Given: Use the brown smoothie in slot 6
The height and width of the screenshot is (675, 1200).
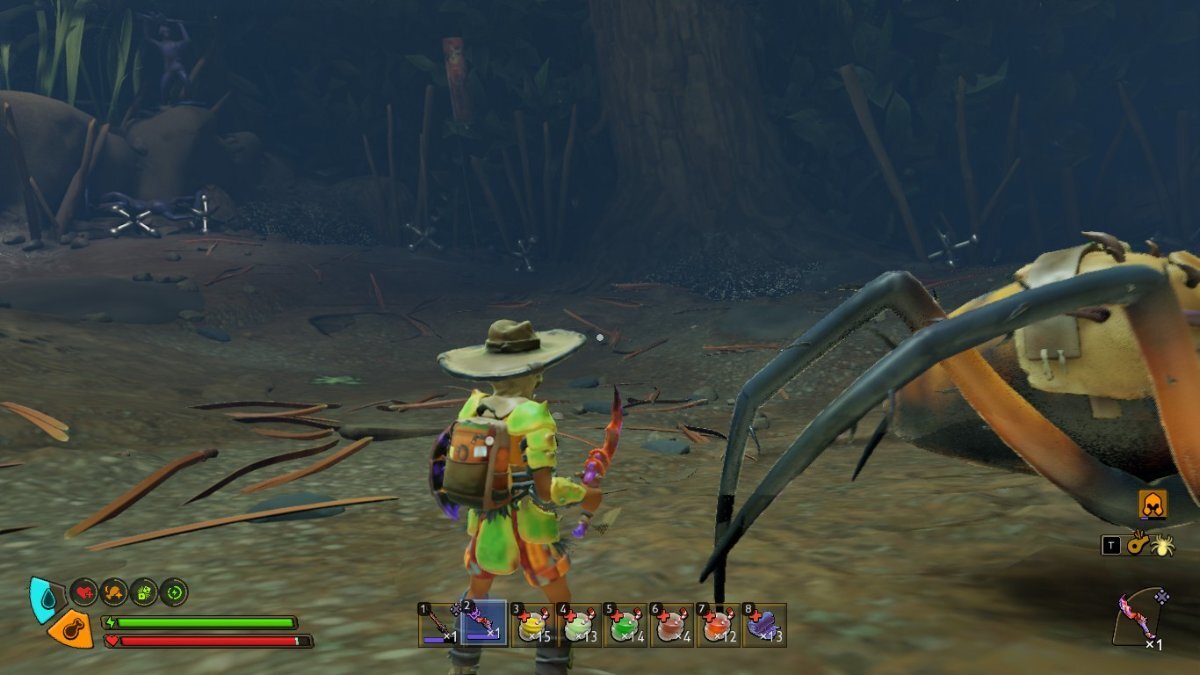Looking at the screenshot, I should pyautogui.click(x=672, y=625).
